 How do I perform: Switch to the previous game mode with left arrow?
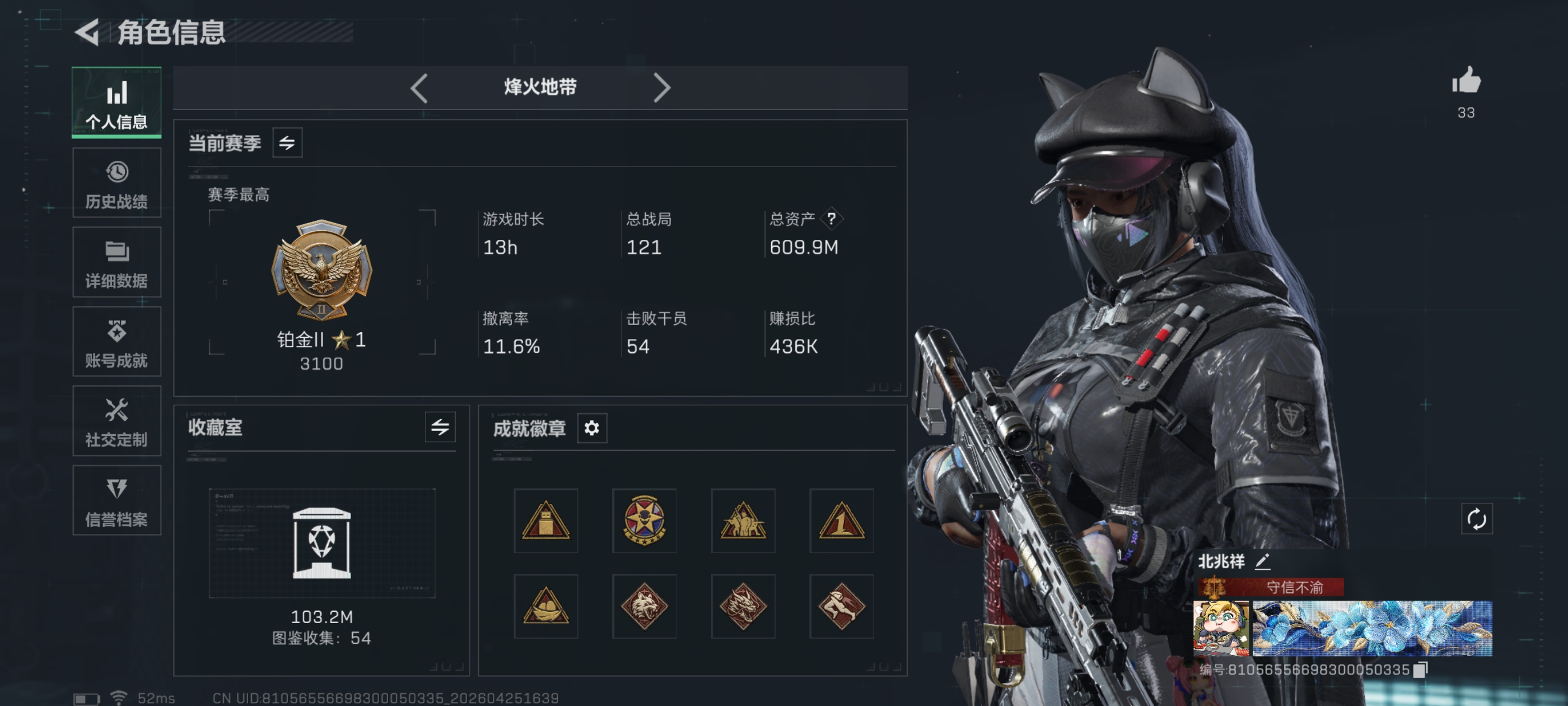tap(419, 89)
